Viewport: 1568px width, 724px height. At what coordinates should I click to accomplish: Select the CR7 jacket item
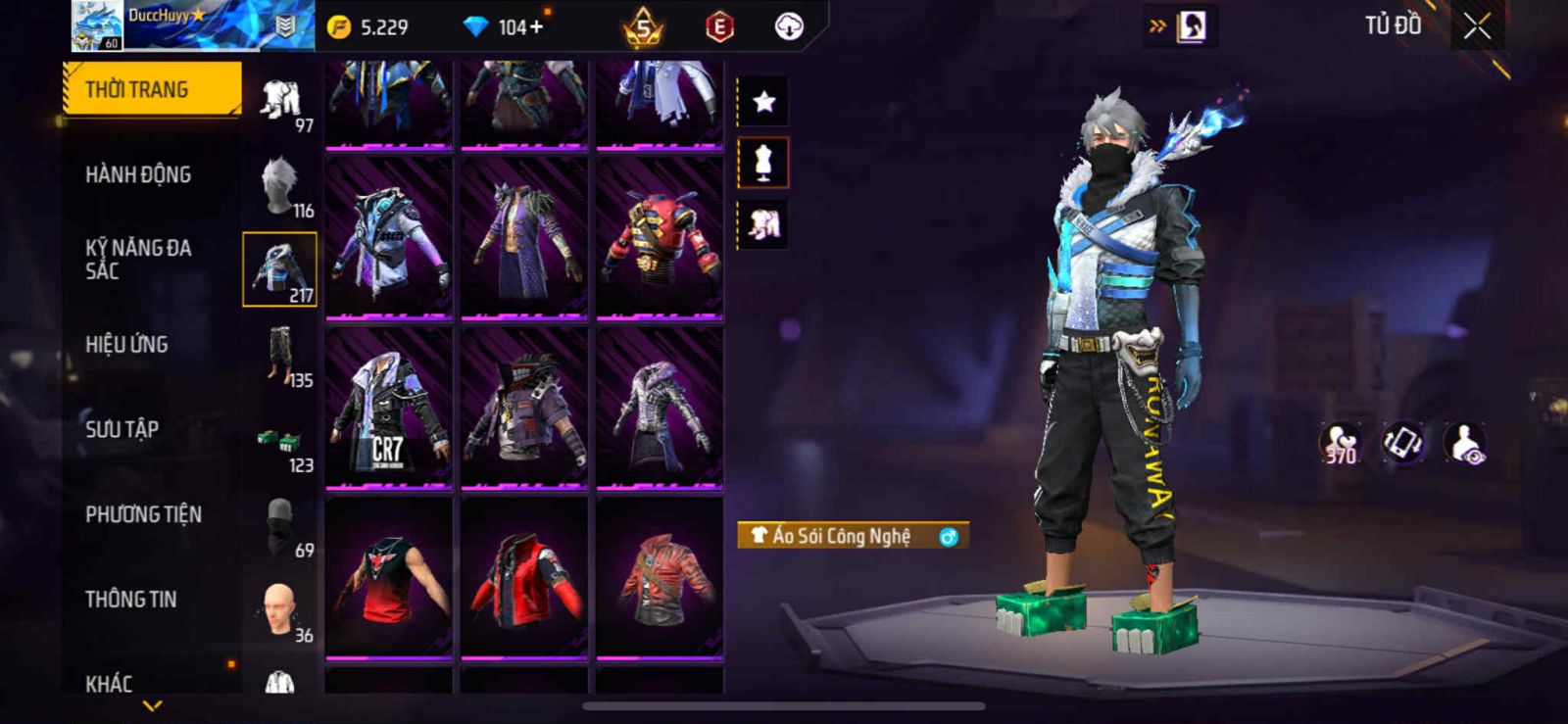388,408
